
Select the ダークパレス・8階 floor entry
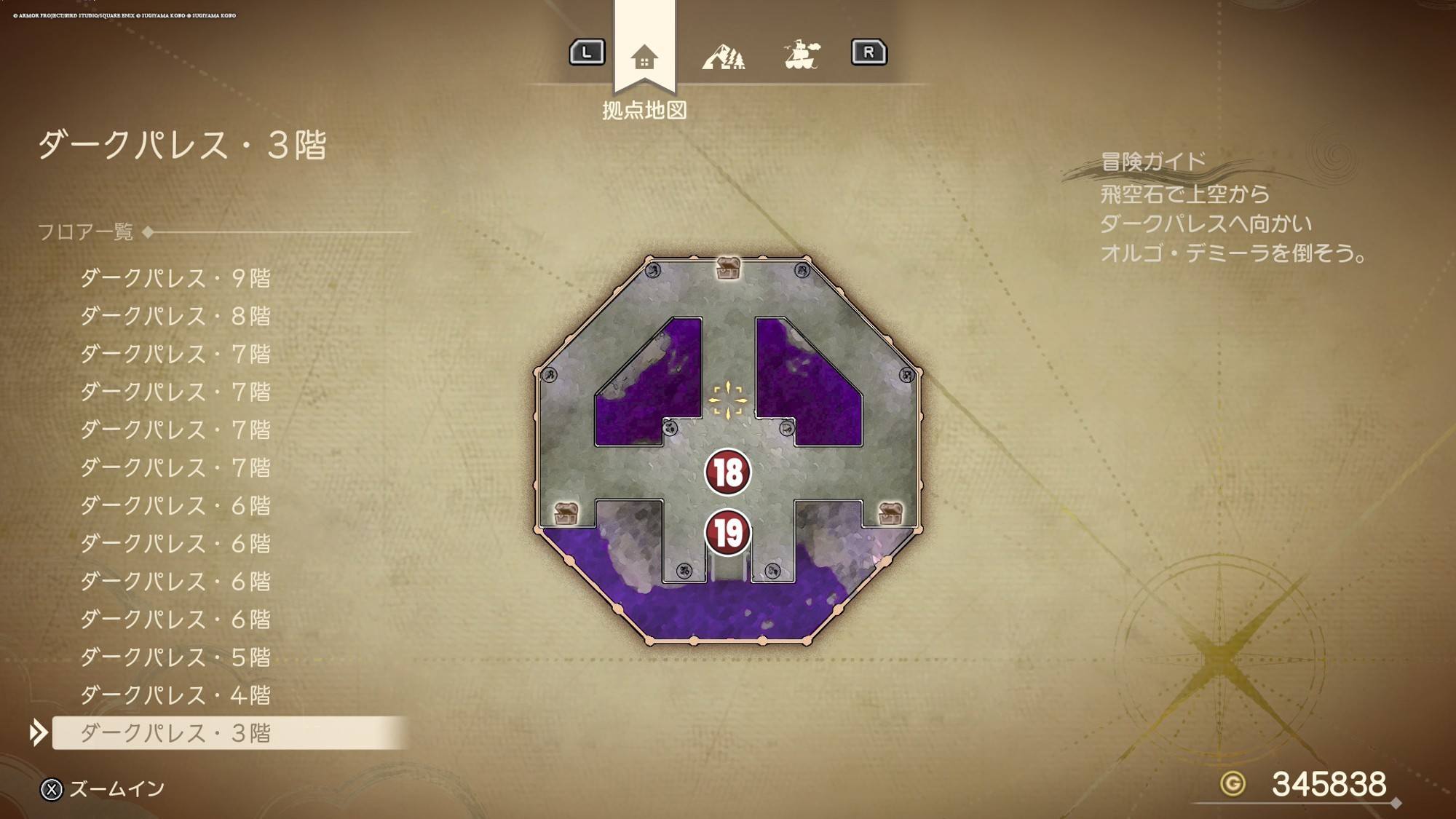tap(175, 316)
